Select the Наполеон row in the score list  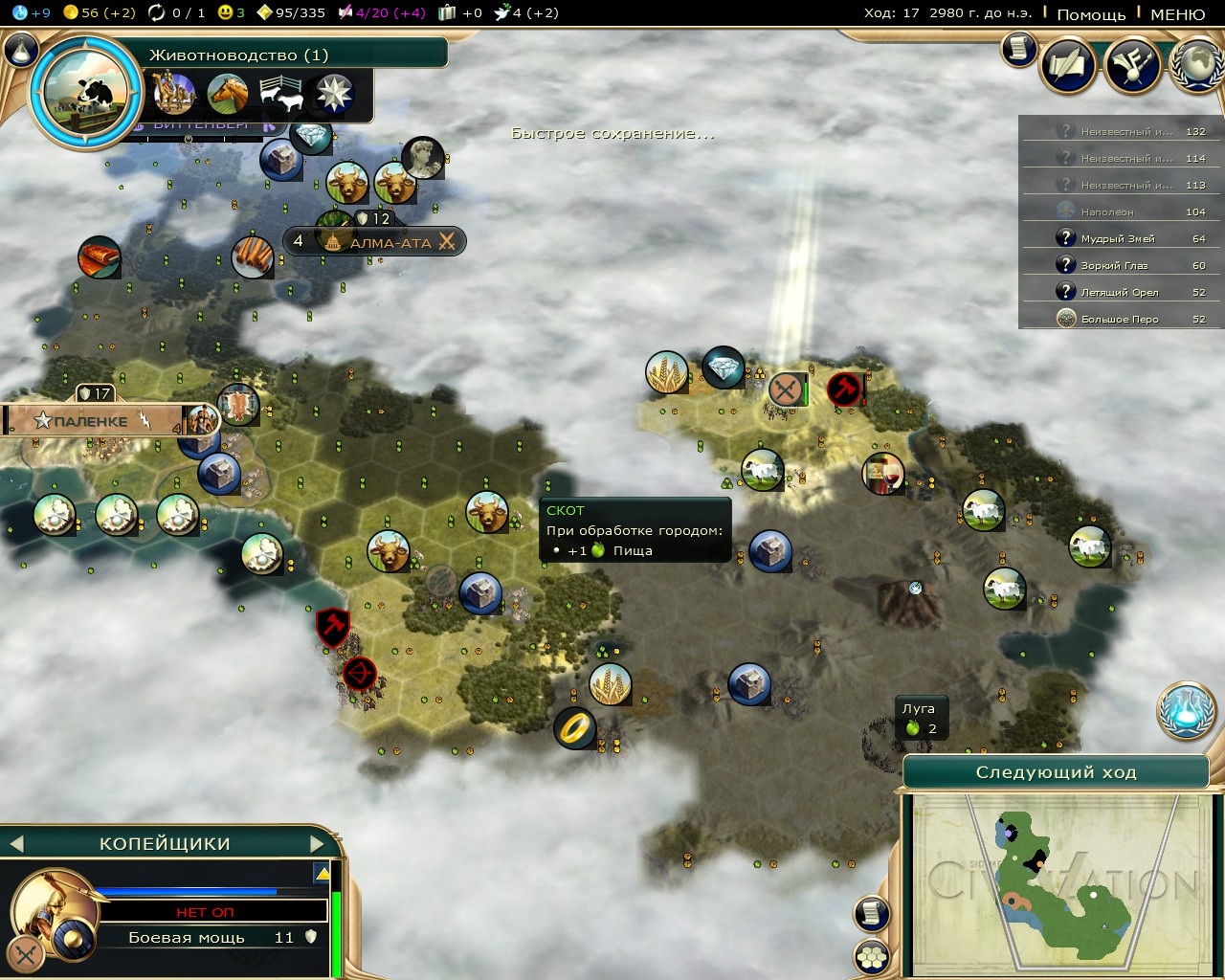click(1120, 212)
